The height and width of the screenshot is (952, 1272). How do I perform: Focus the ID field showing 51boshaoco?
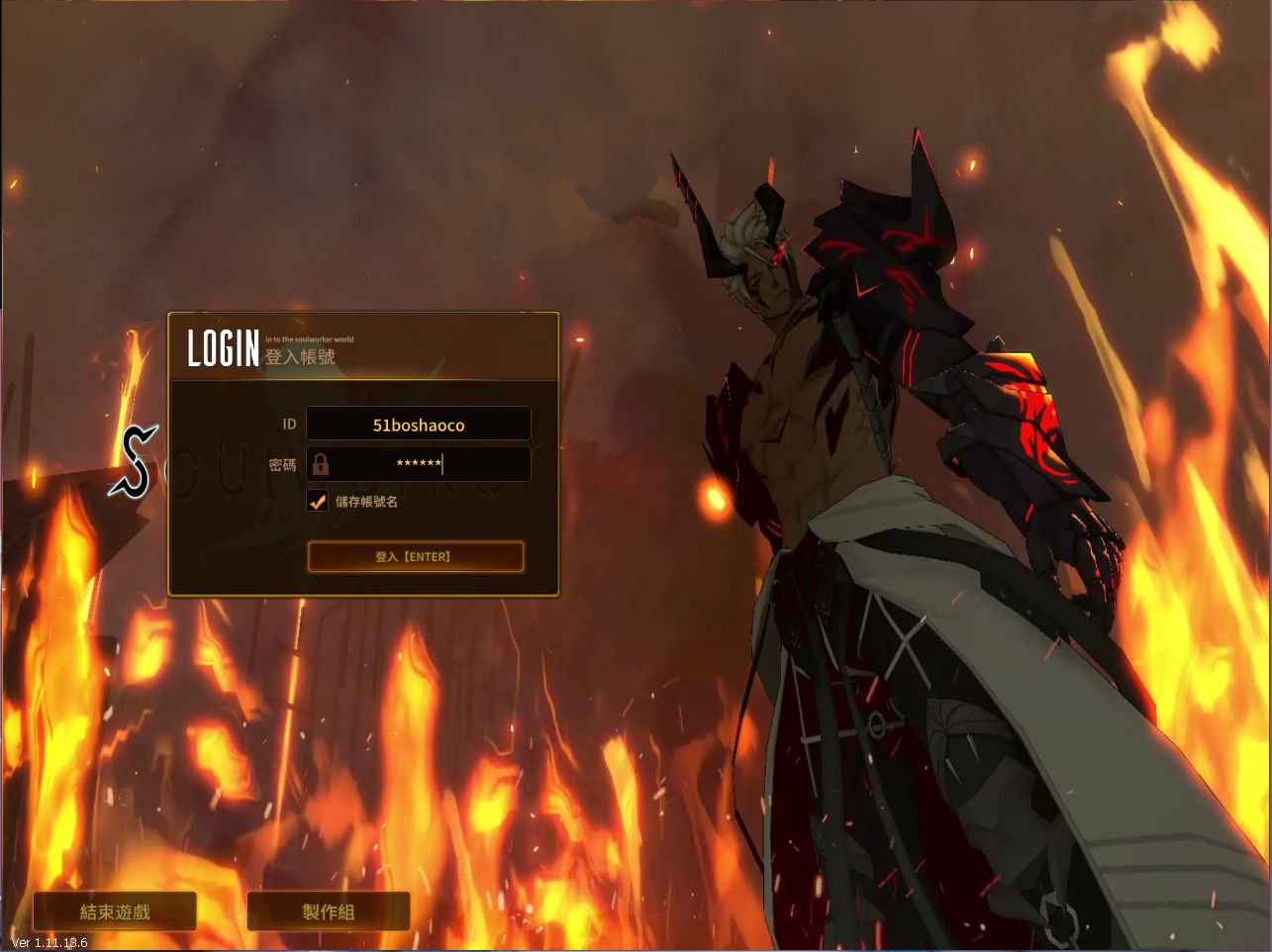point(419,423)
